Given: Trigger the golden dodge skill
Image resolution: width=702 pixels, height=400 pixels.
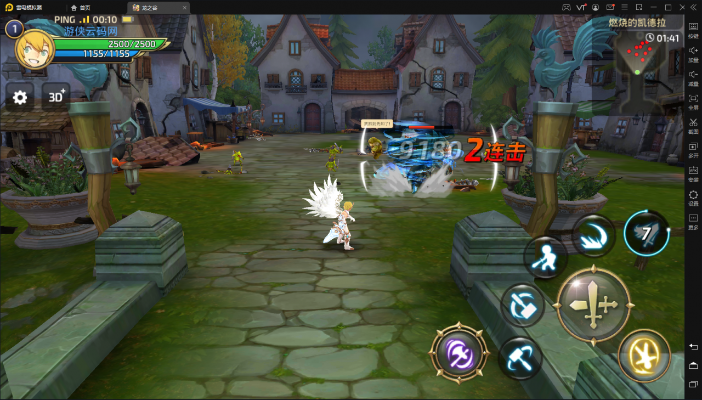Looking at the screenshot, I should point(643,354).
